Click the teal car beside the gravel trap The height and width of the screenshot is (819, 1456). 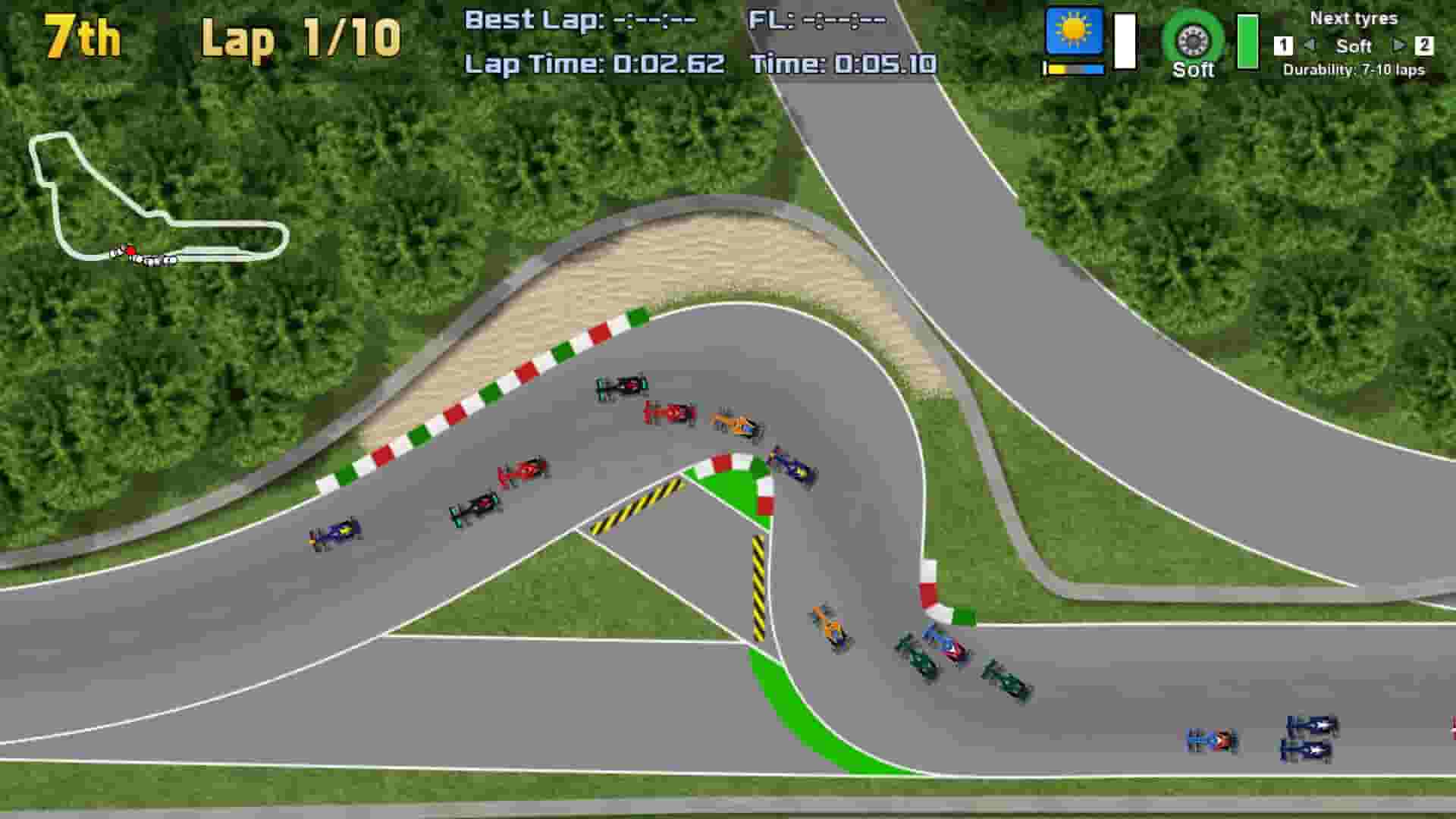pyautogui.click(x=622, y=388)
